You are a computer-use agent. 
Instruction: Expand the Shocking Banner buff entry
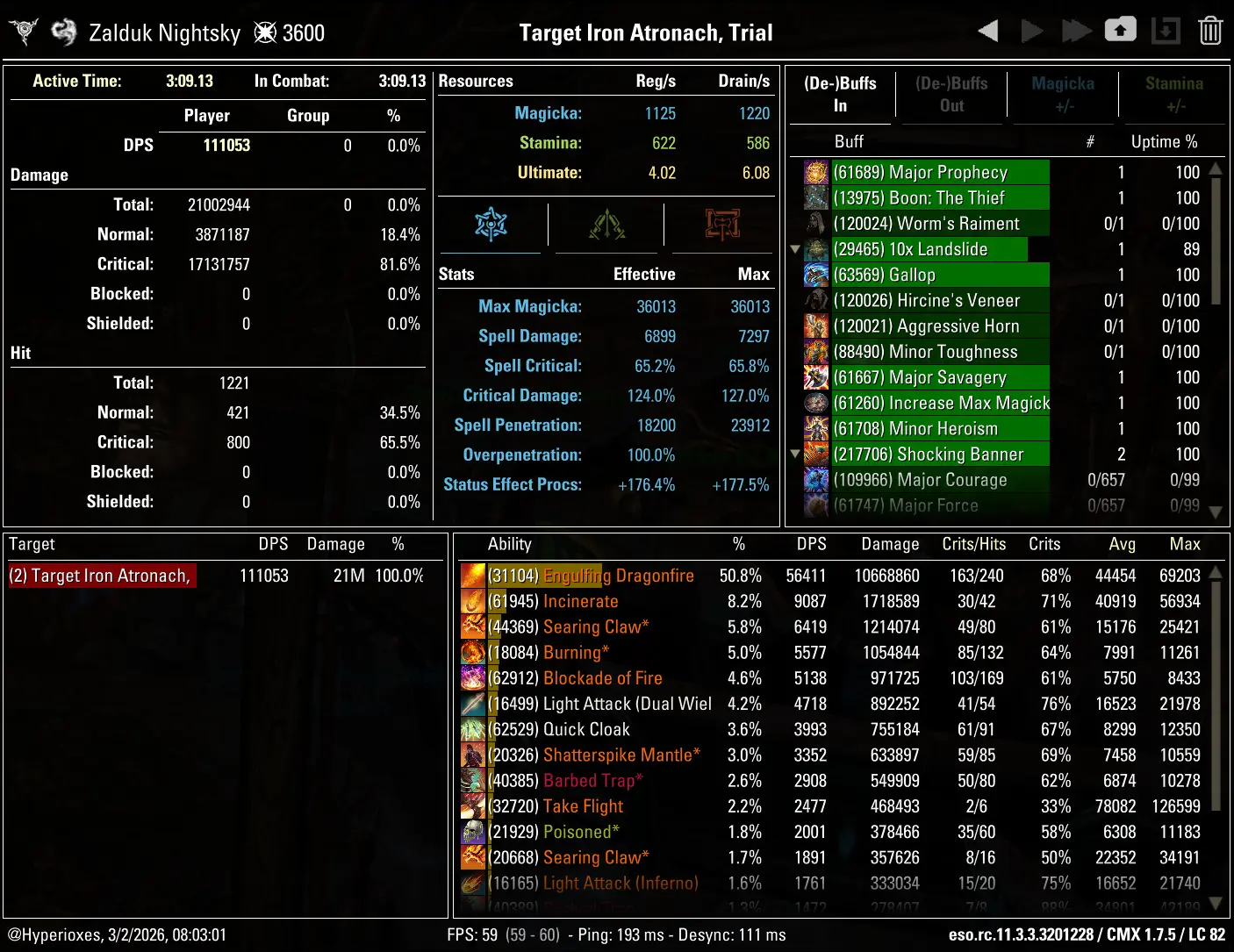tap(795, 455)
